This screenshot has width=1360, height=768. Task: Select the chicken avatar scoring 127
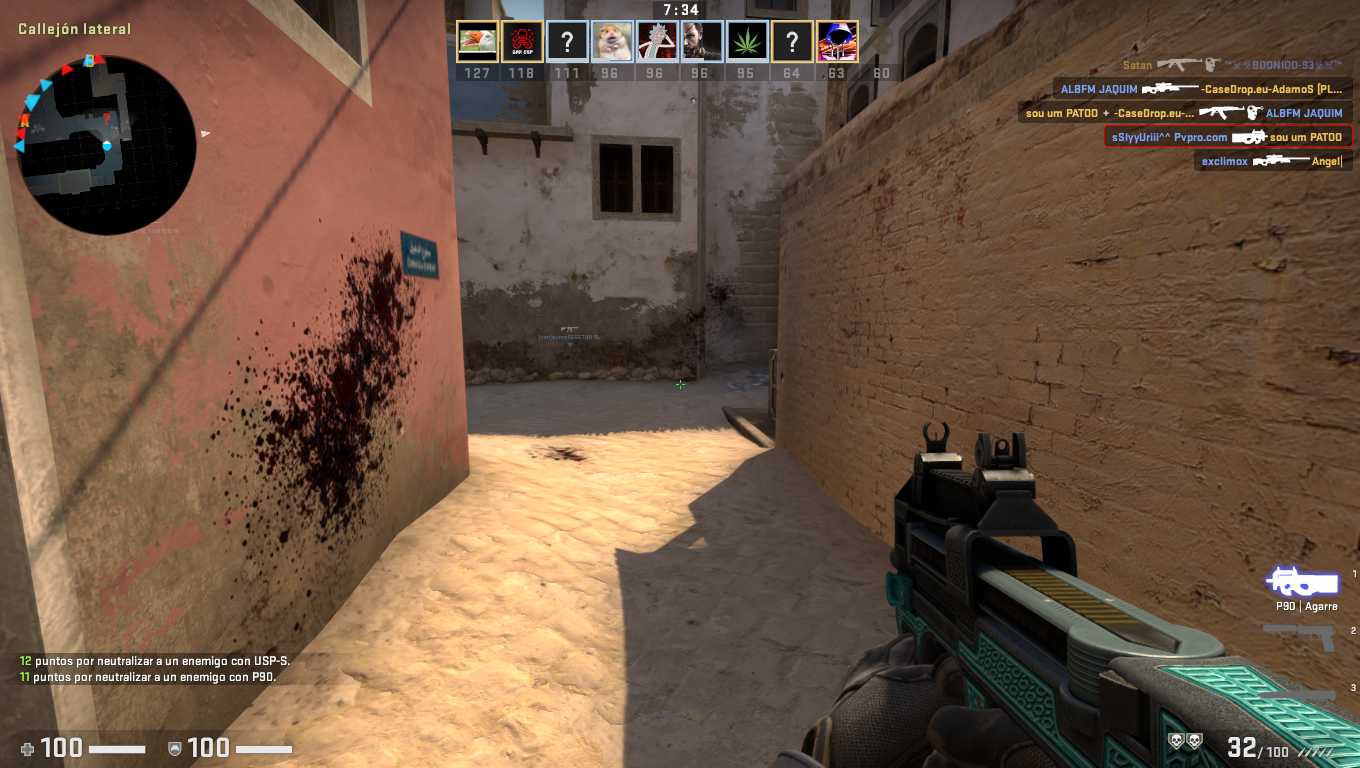pyautogui.click(x=477, y=42)
